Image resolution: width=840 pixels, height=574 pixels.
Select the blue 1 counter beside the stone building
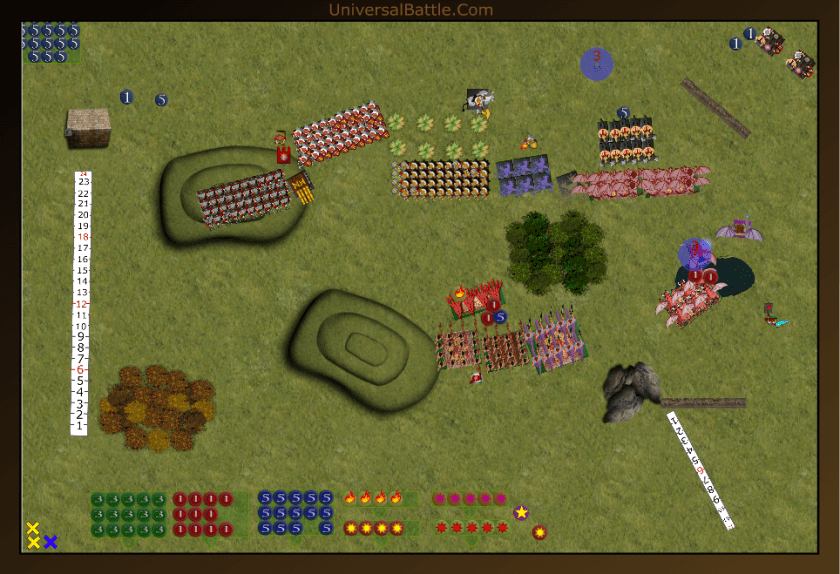click(126, 97)
